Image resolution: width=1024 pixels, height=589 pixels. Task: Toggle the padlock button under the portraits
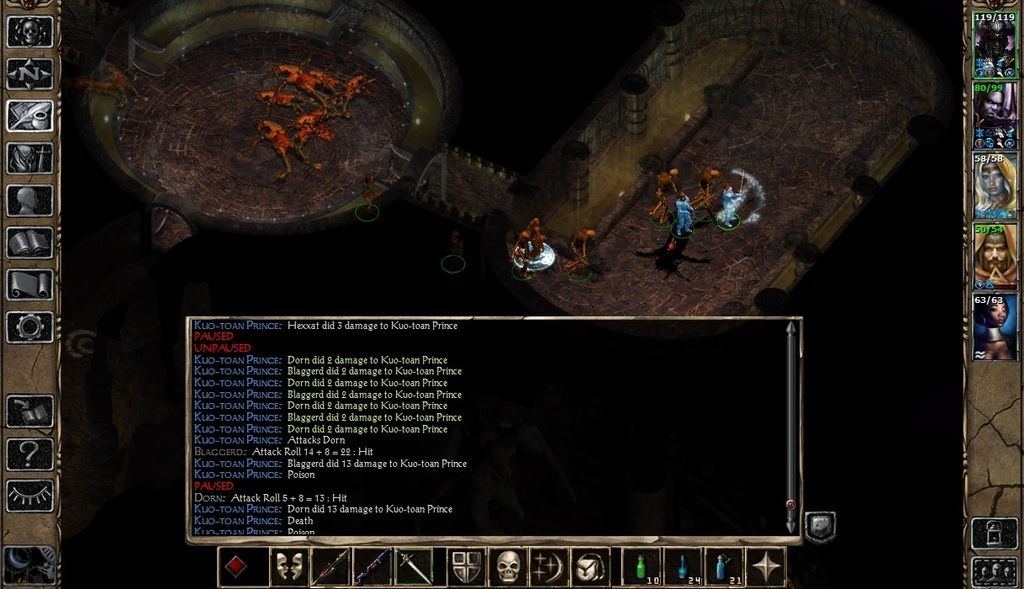(x=993, y=532)
